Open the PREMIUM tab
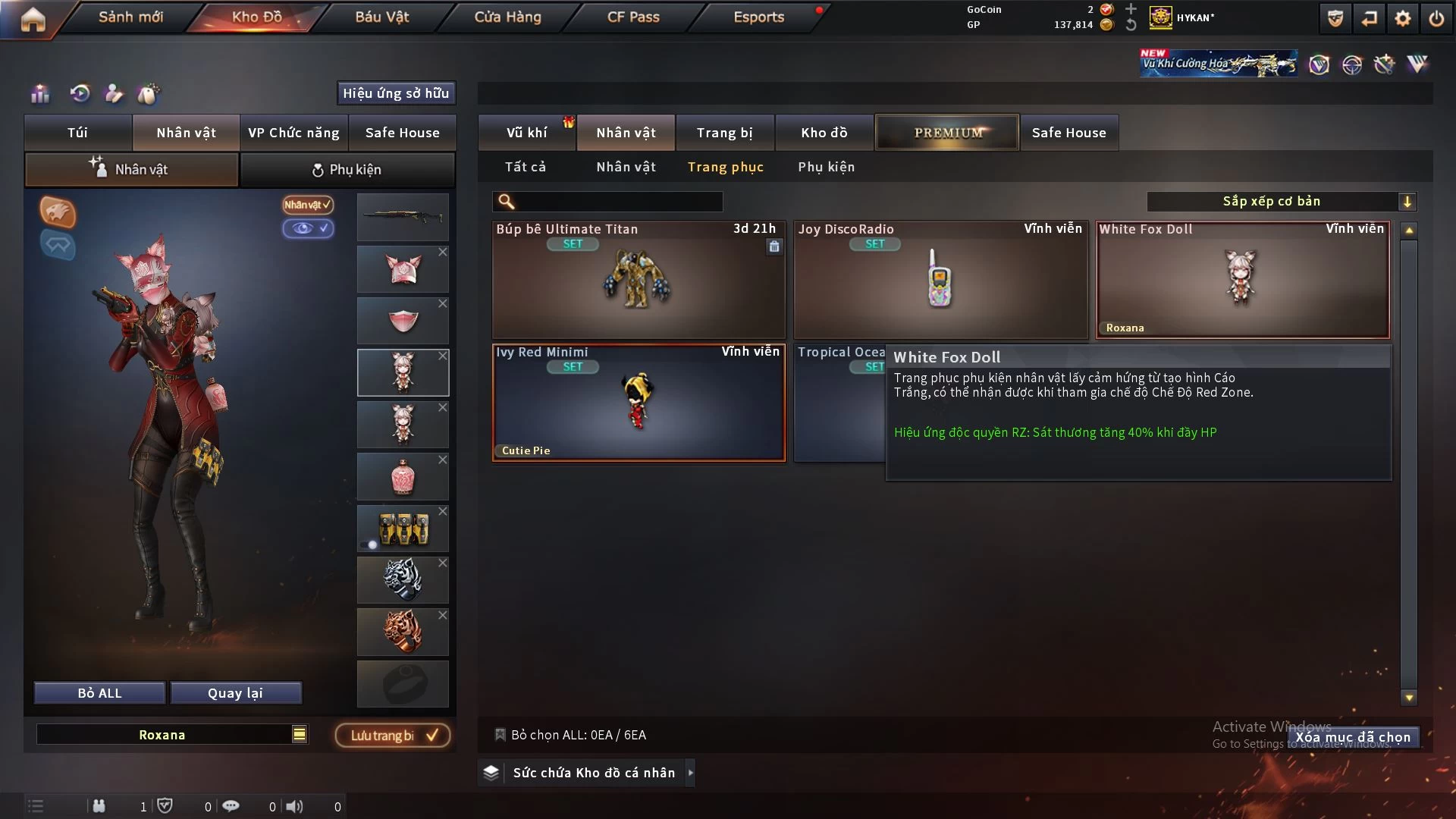This screenshot has width=1456, height=819. pos(947,133)
